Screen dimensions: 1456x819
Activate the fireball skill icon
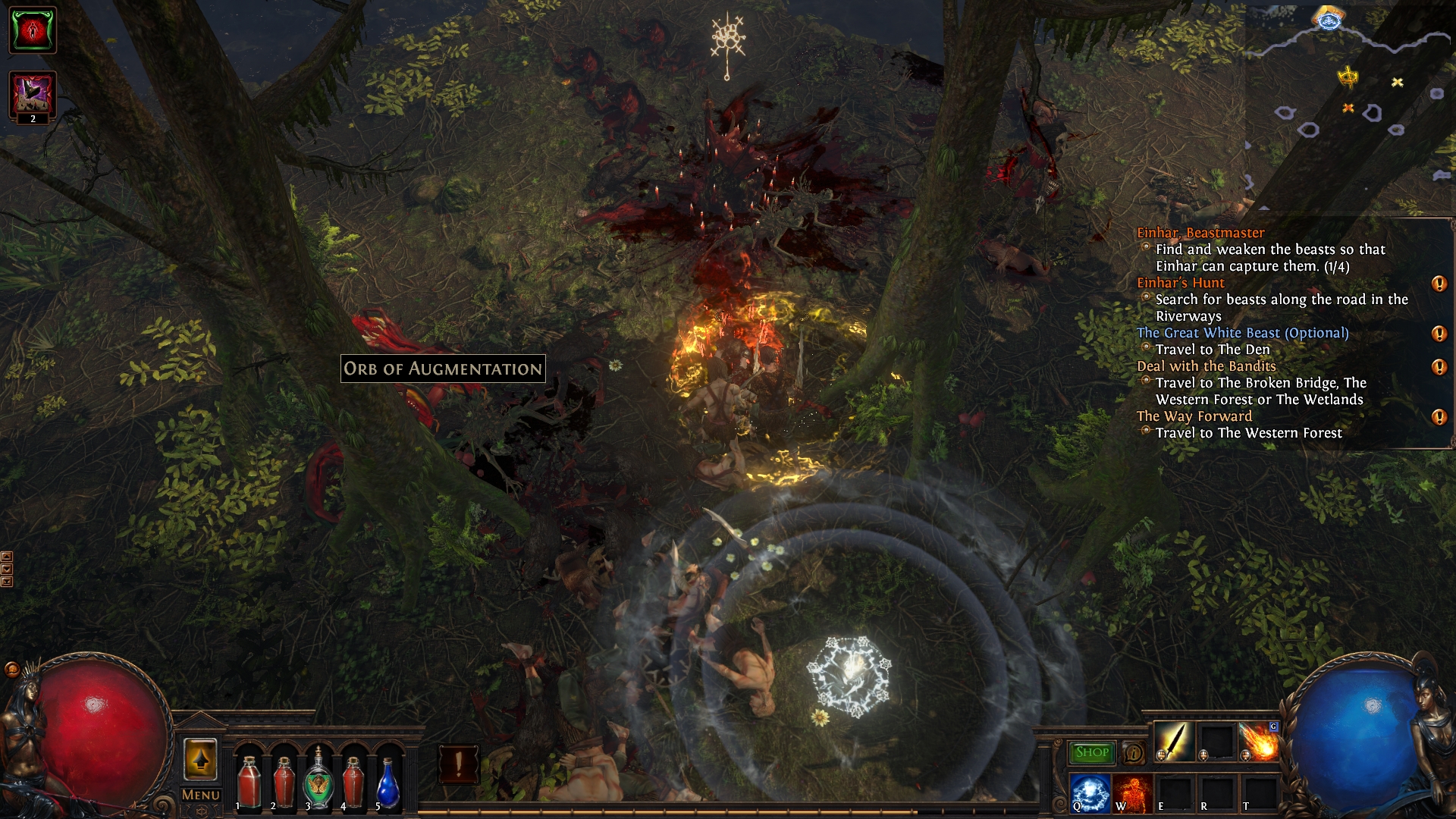click(1259, 742)
